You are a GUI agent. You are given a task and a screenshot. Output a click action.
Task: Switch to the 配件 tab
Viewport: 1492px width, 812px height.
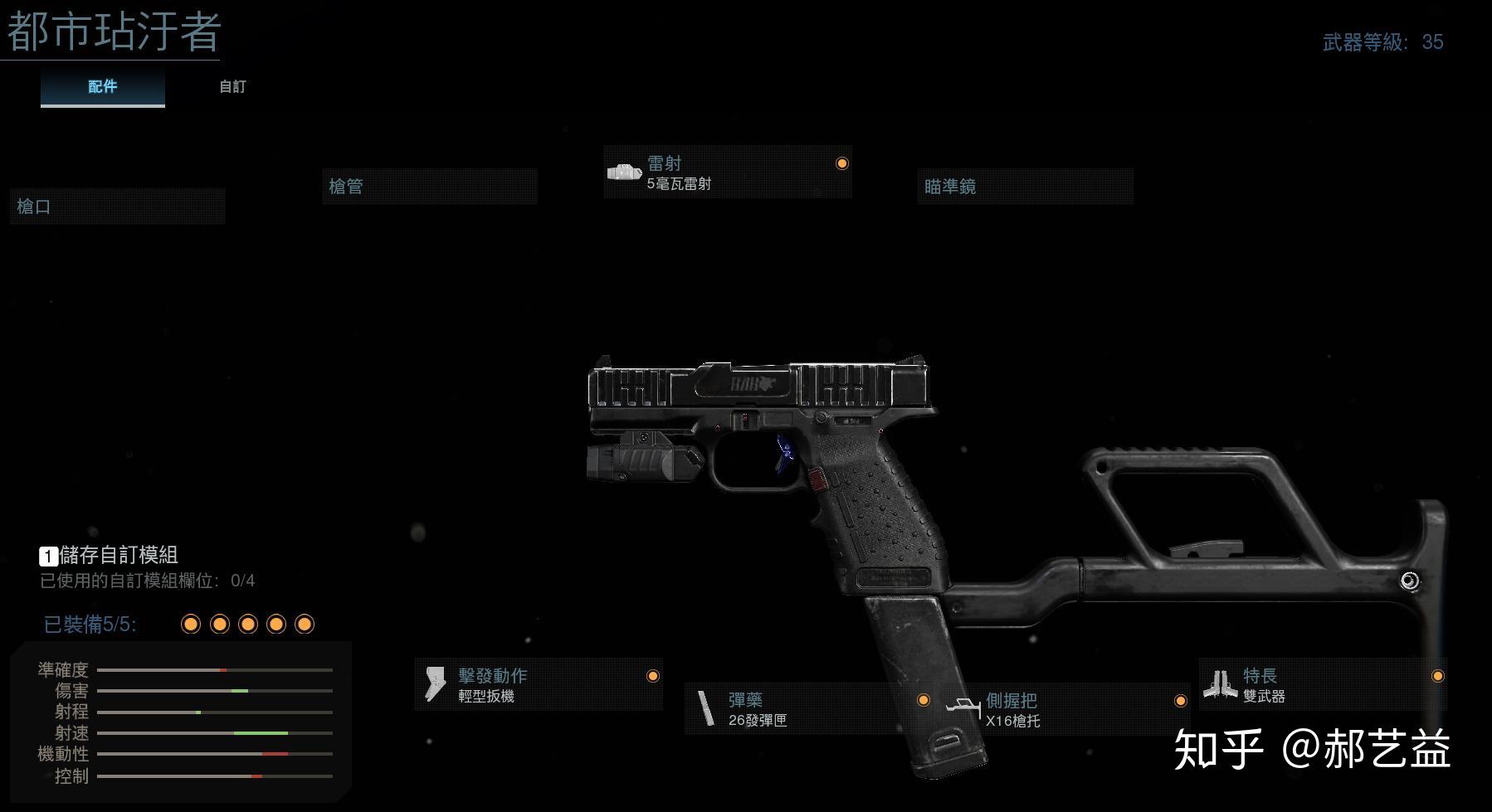tap(102, 86)
